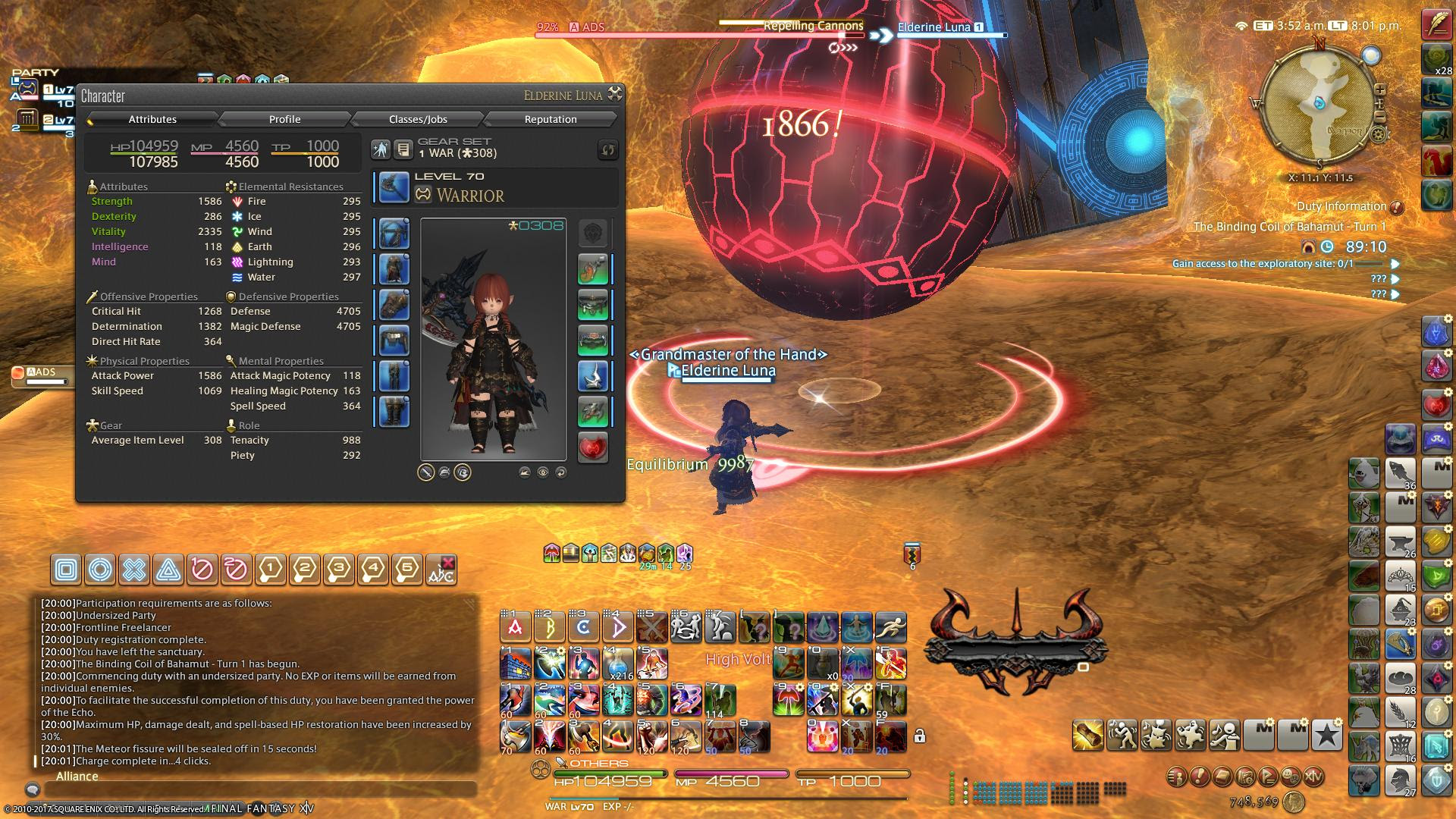Click the gear set refresh icon in the Character window
The image size is (1456, 819).
pyautogui.click(x=607, y=150)
